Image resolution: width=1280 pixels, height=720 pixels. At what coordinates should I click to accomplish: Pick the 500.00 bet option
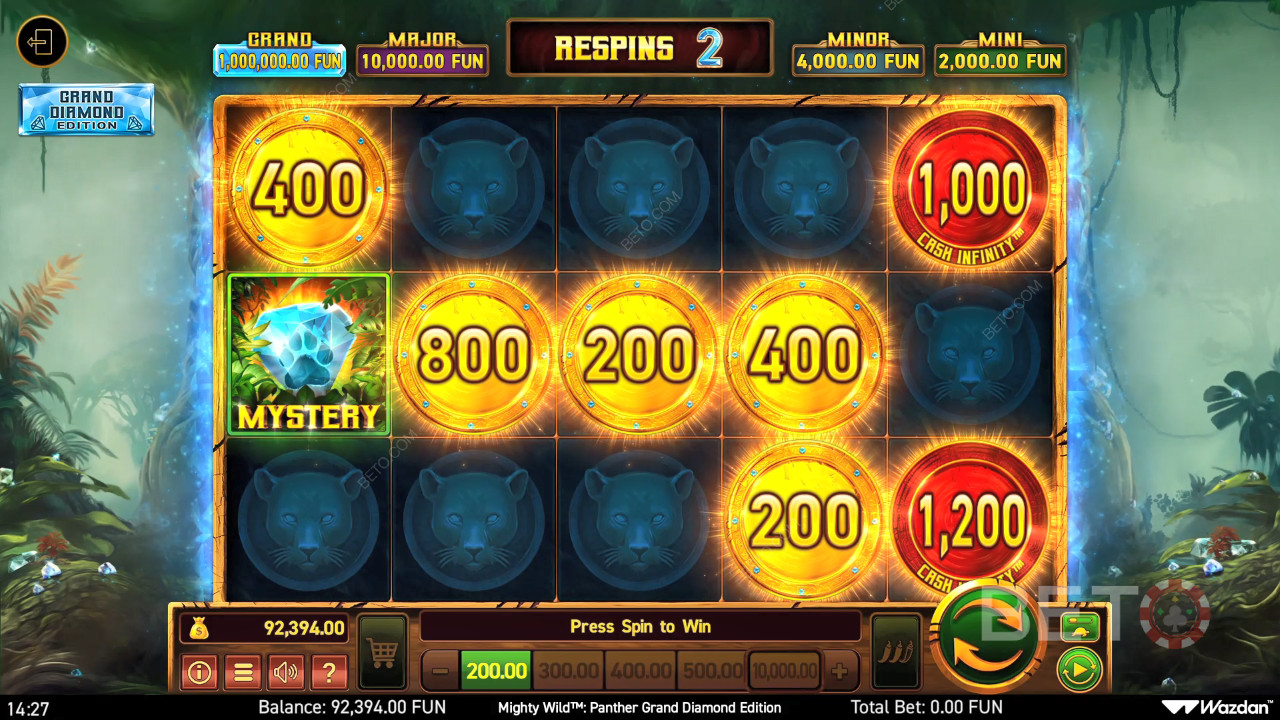click(x=712, y=670)
